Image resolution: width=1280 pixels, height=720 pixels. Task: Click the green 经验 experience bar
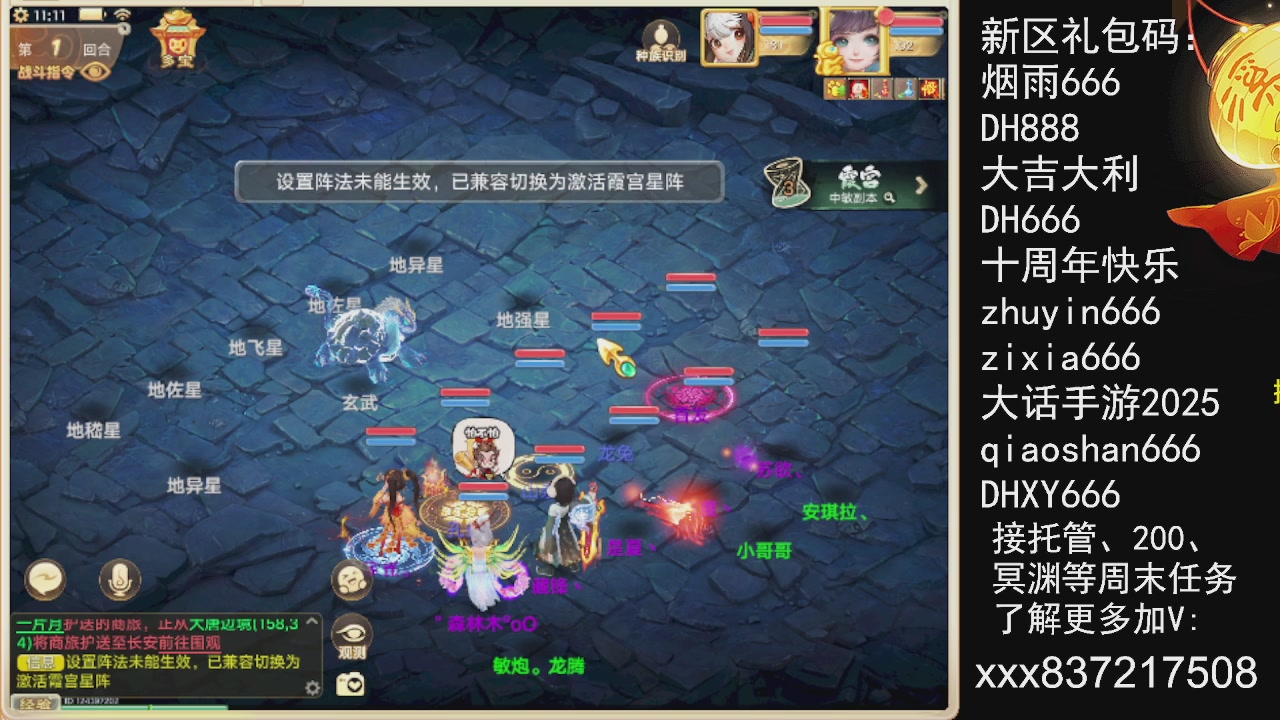tap(140, 707)
